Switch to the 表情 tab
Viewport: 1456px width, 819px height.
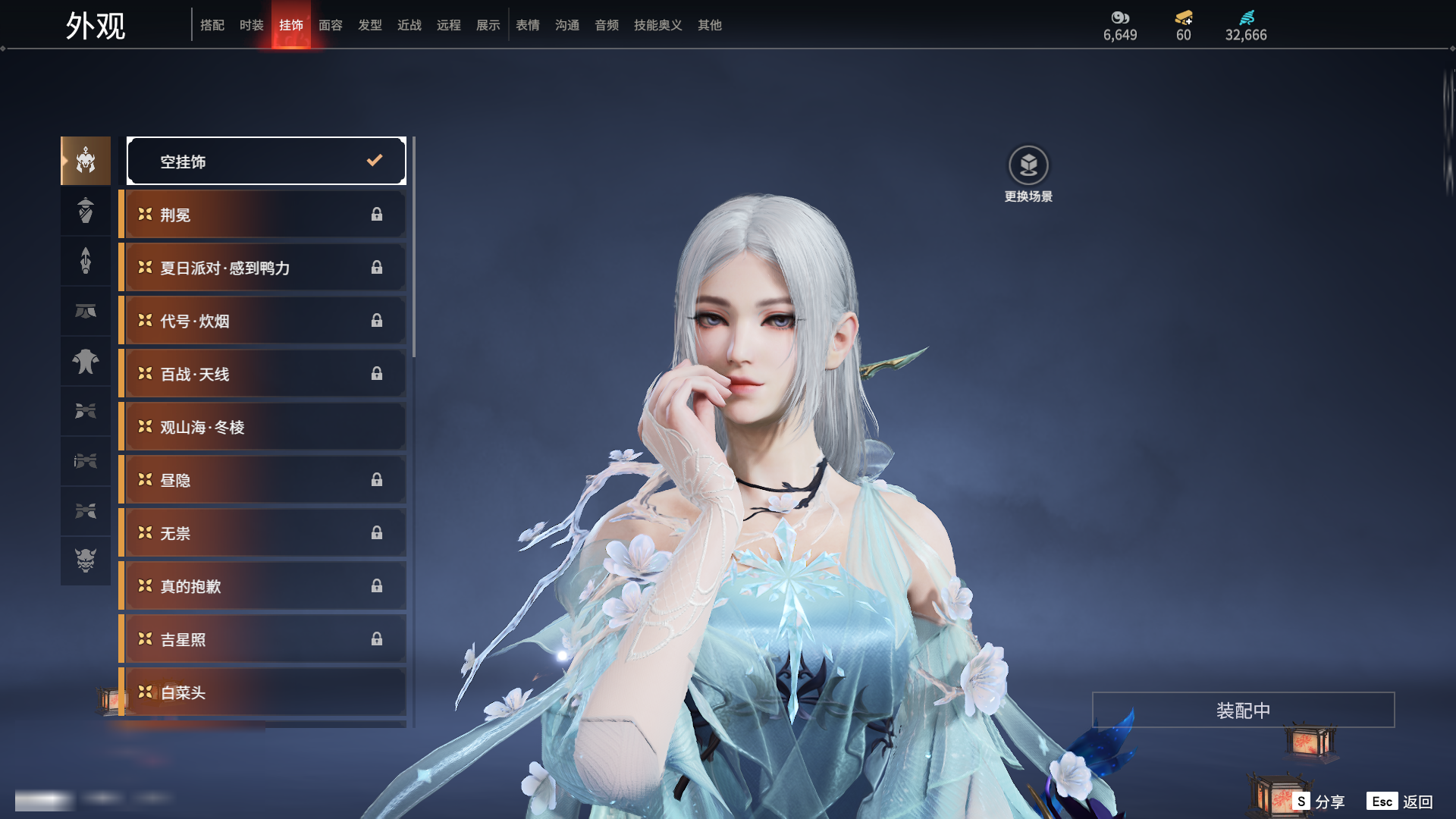pyautogui.click(x=528, y=25)
